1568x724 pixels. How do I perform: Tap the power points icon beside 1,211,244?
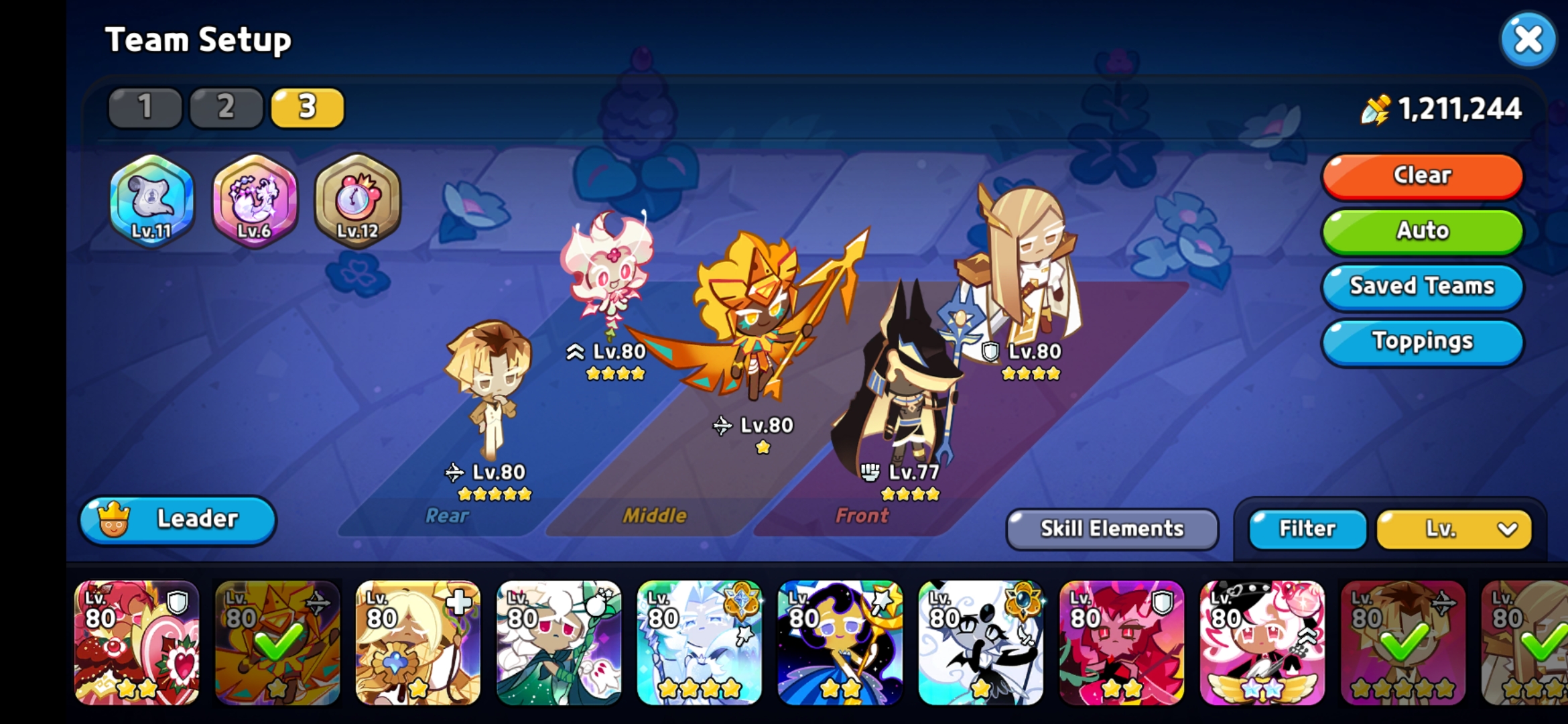pyautogui.click(x=1375, y=109)
